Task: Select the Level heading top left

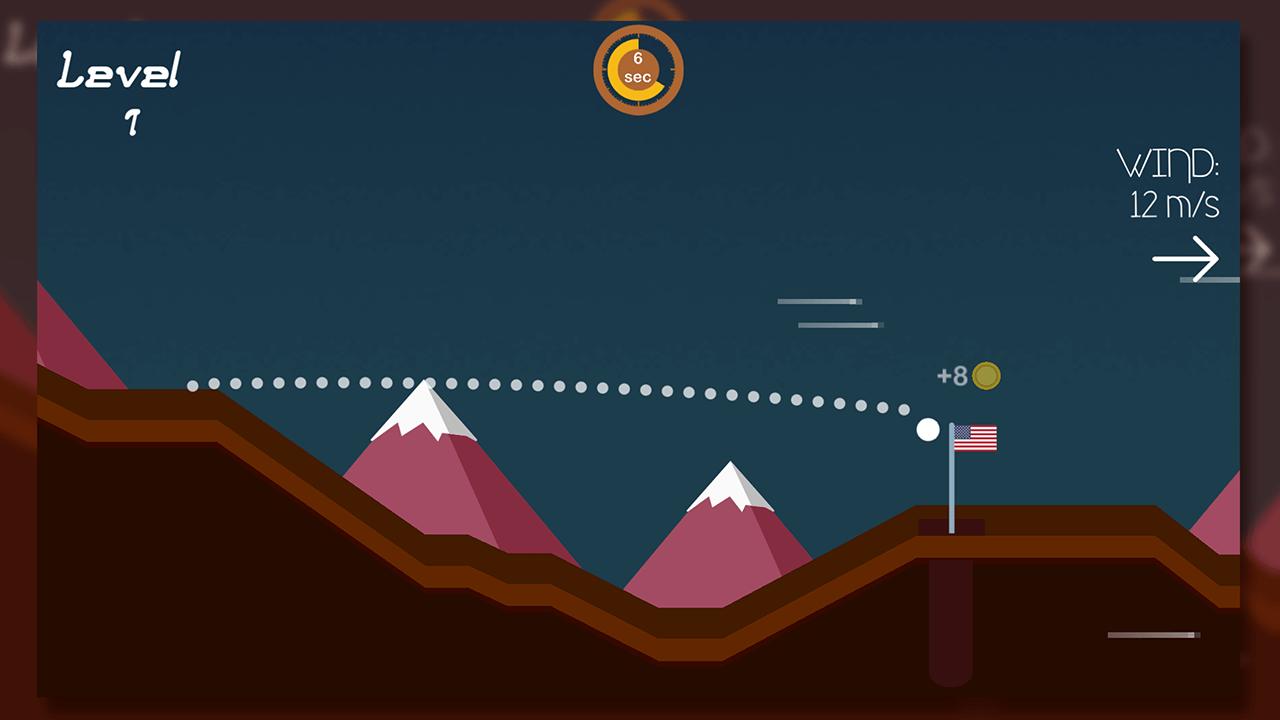Action: tap(120, 70)
